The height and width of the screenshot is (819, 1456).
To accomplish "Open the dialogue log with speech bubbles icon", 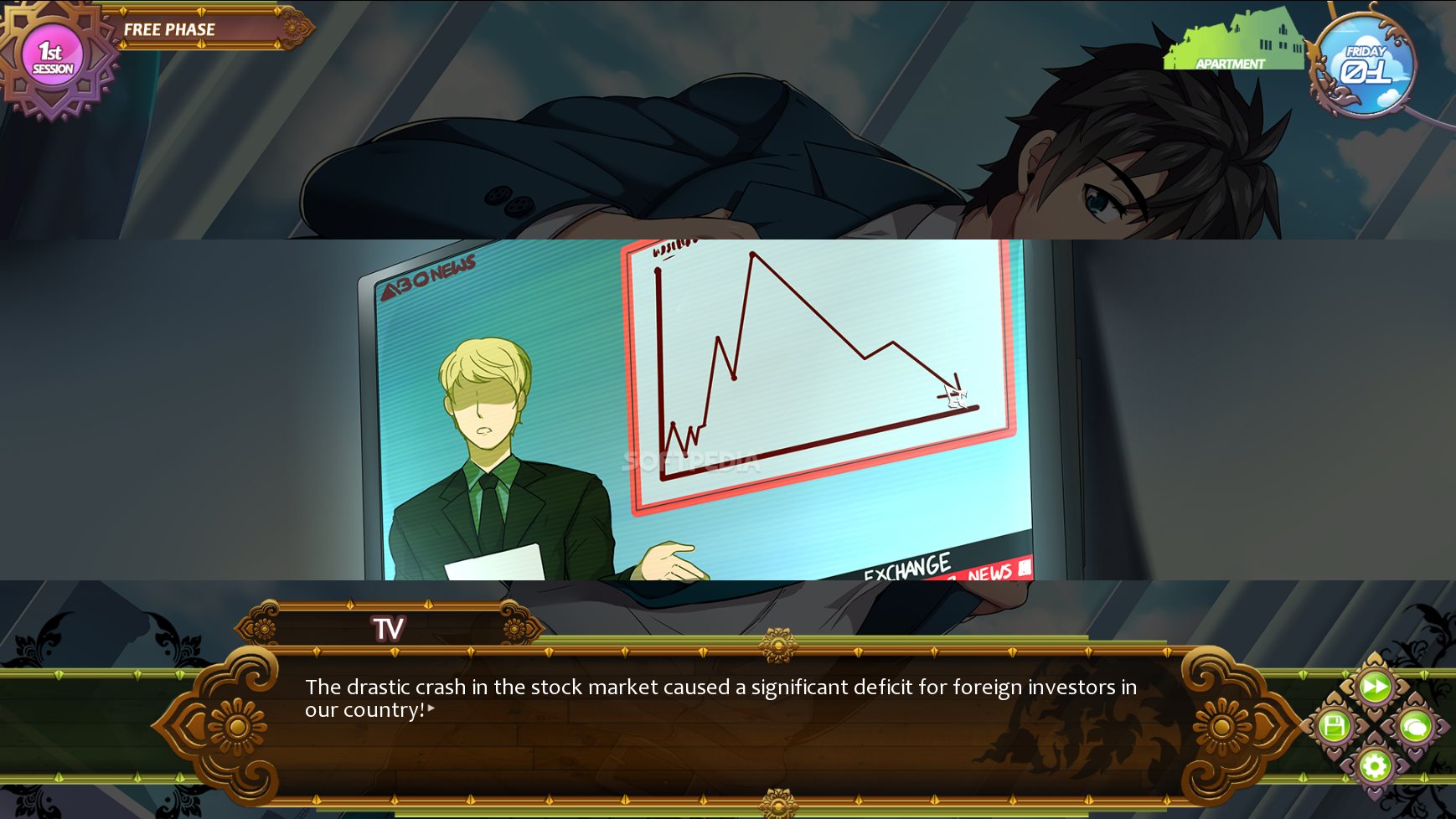I will [x=1416, y=727].
